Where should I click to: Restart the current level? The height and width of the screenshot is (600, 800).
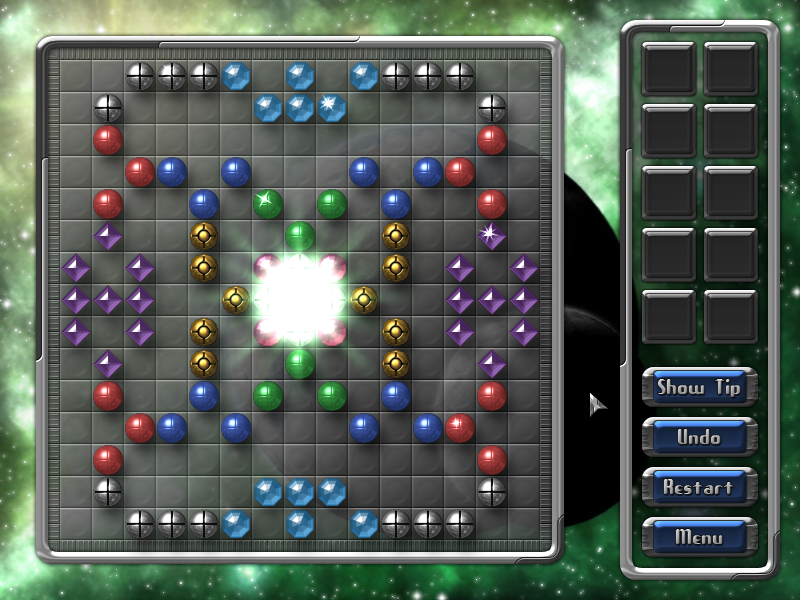(x=699, y=487)
